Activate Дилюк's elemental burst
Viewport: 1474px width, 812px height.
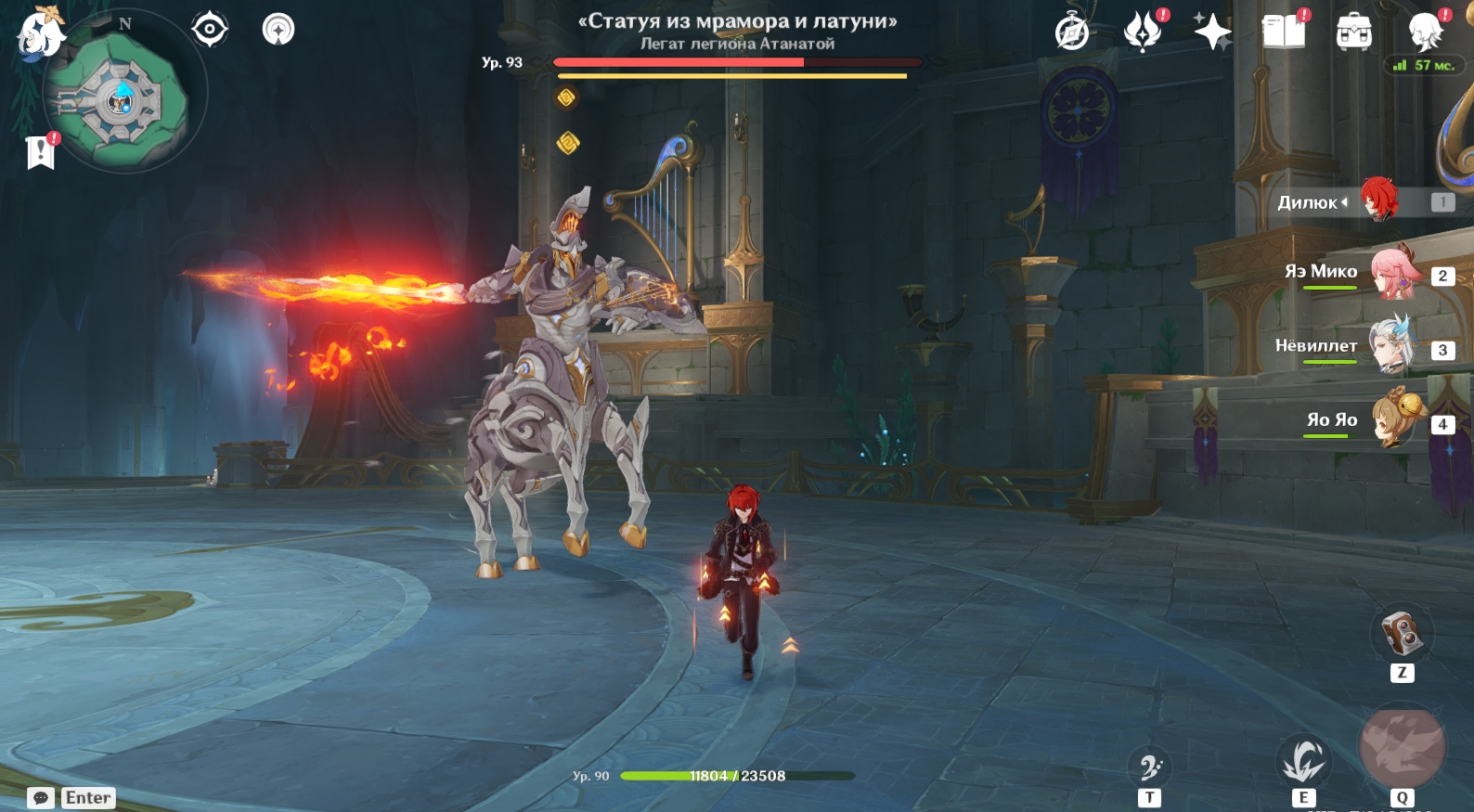(1402, 748)
